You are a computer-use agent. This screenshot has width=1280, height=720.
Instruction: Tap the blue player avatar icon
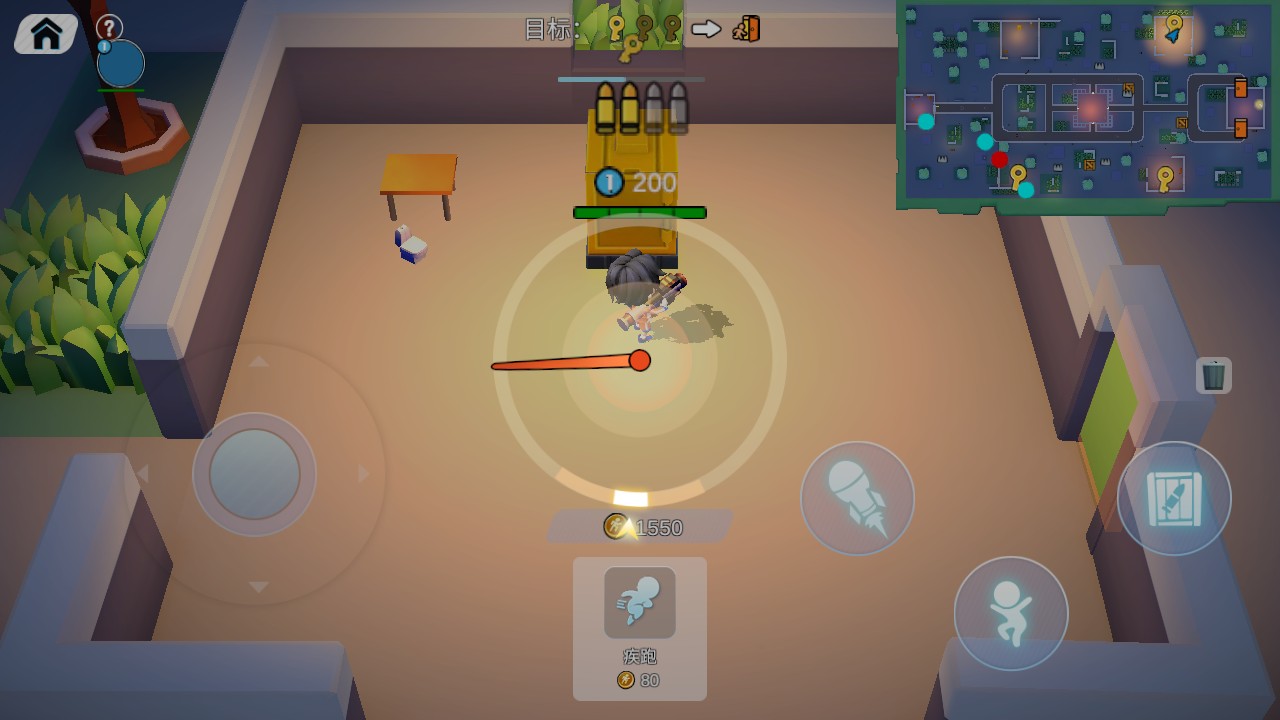point(121,64)
